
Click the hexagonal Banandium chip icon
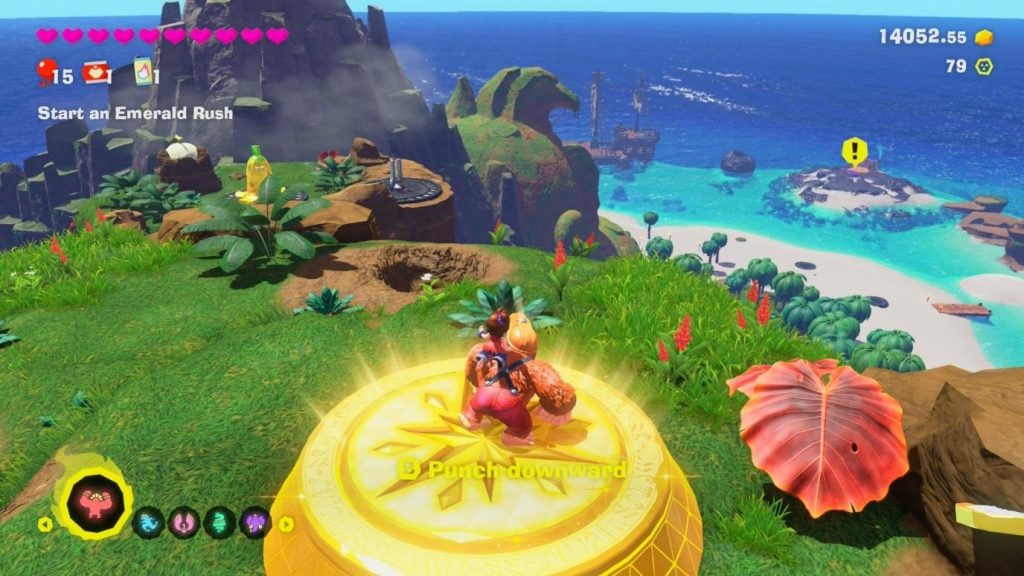click(x=984, y=67)
